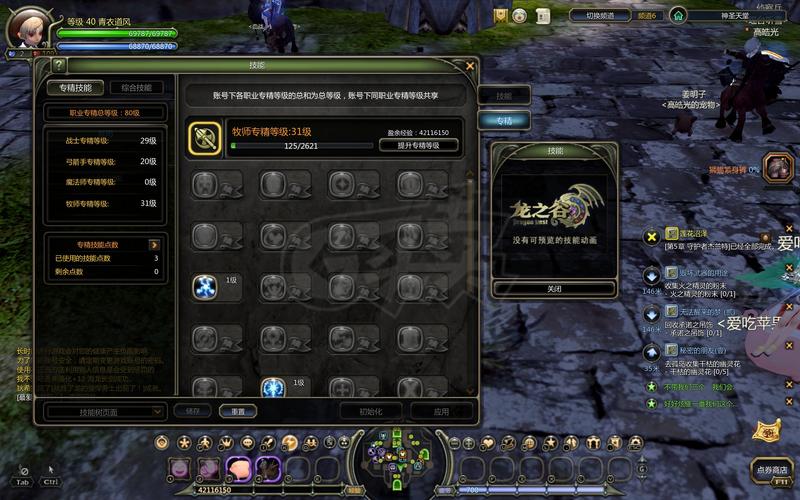Screen dimensions: 800x500
Task: Switch to the 专精技能 tab
Action: [x=75, y=88]
